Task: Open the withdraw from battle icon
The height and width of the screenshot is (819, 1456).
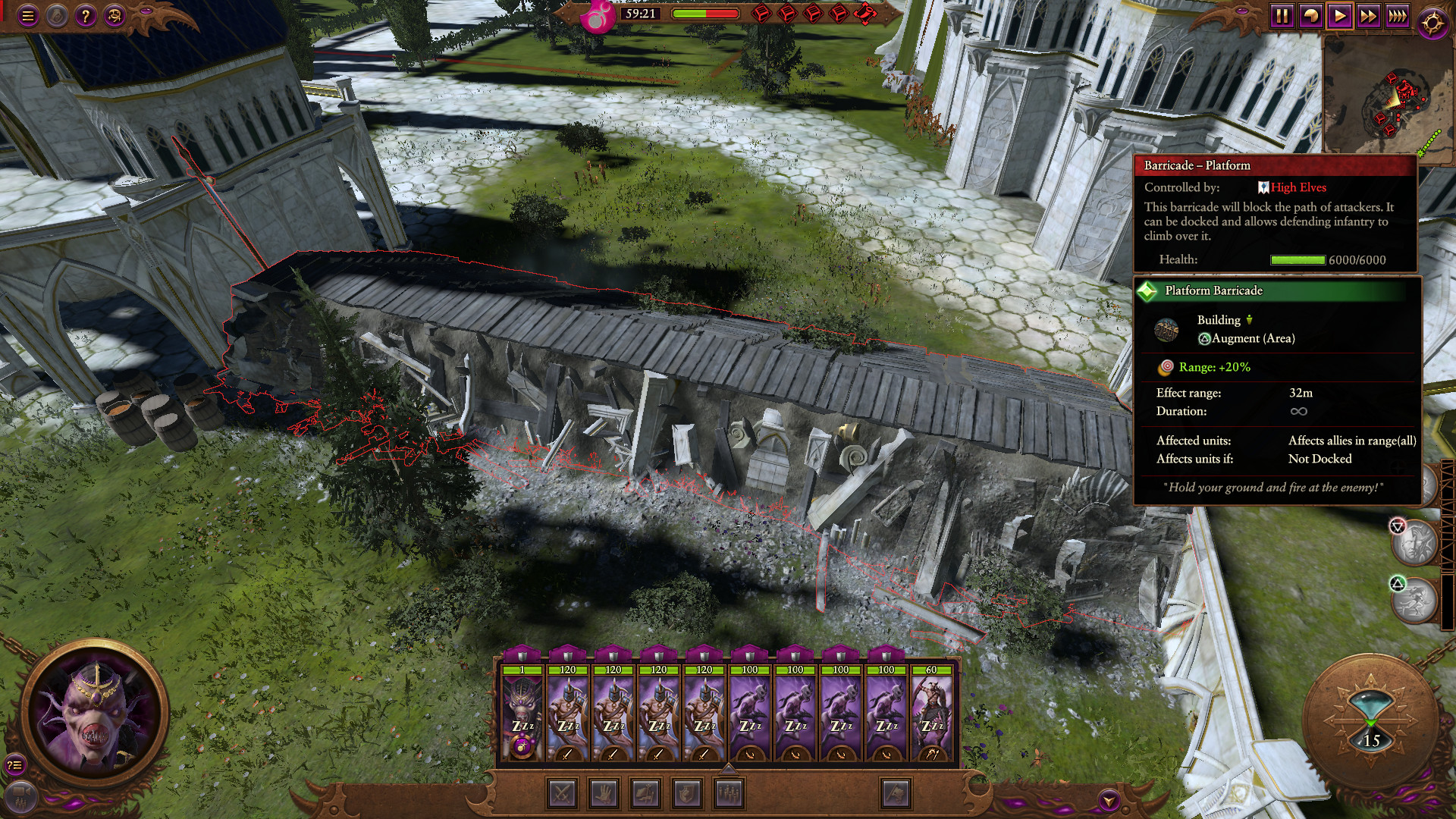Action: click(x=646, y=794)
